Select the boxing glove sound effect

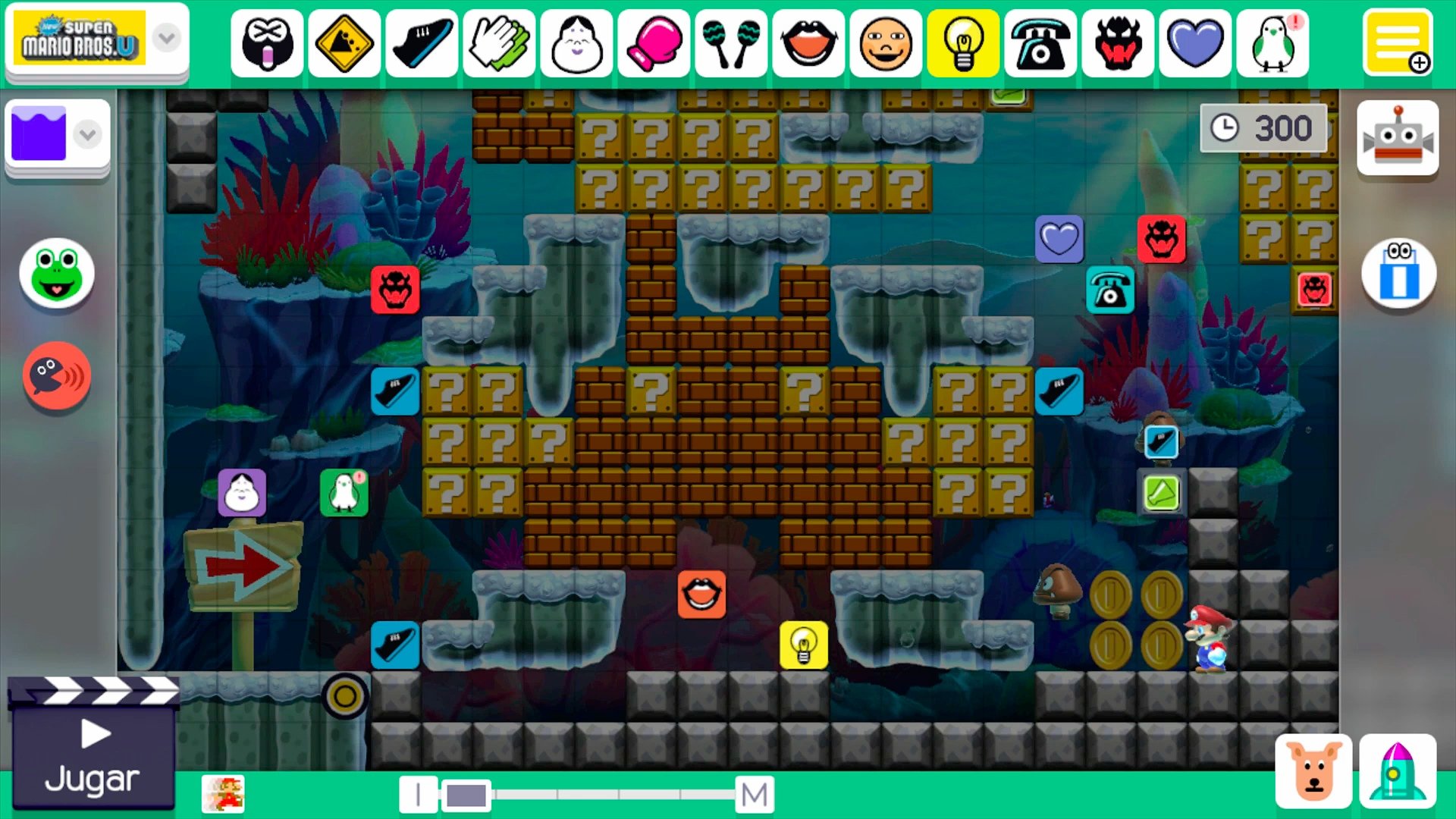(654, 43)
